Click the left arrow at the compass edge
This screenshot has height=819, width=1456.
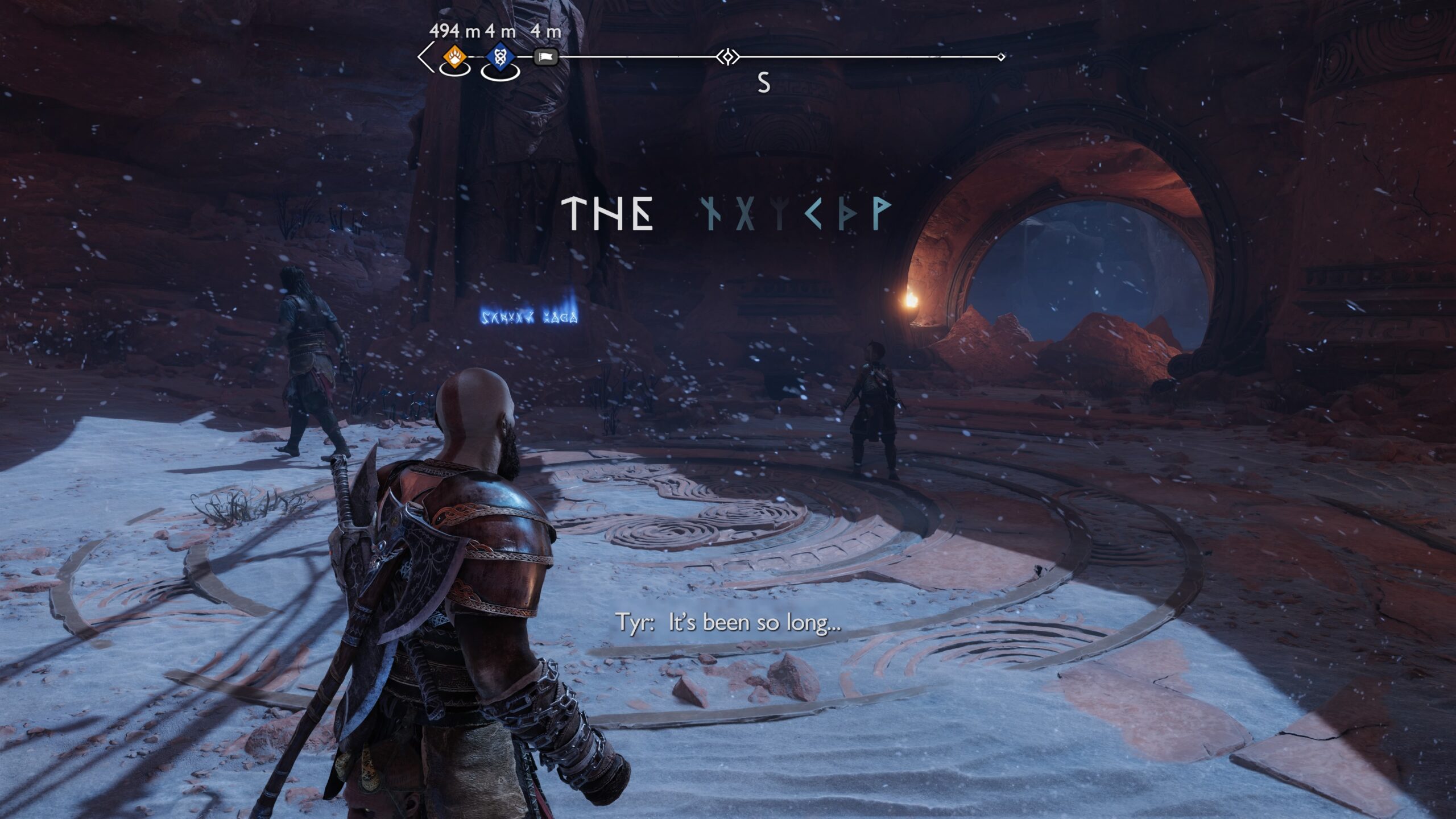tap(424, 57)
